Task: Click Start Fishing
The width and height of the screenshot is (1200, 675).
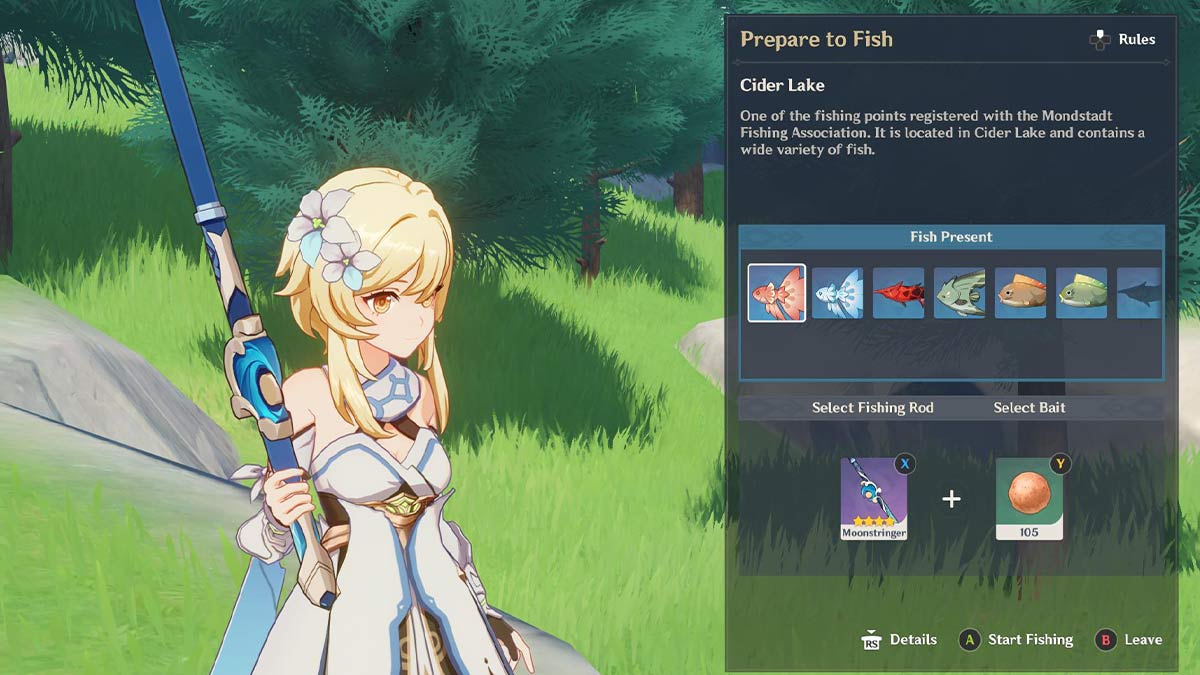Action: pyautogui.click(x=1016, y=640)
